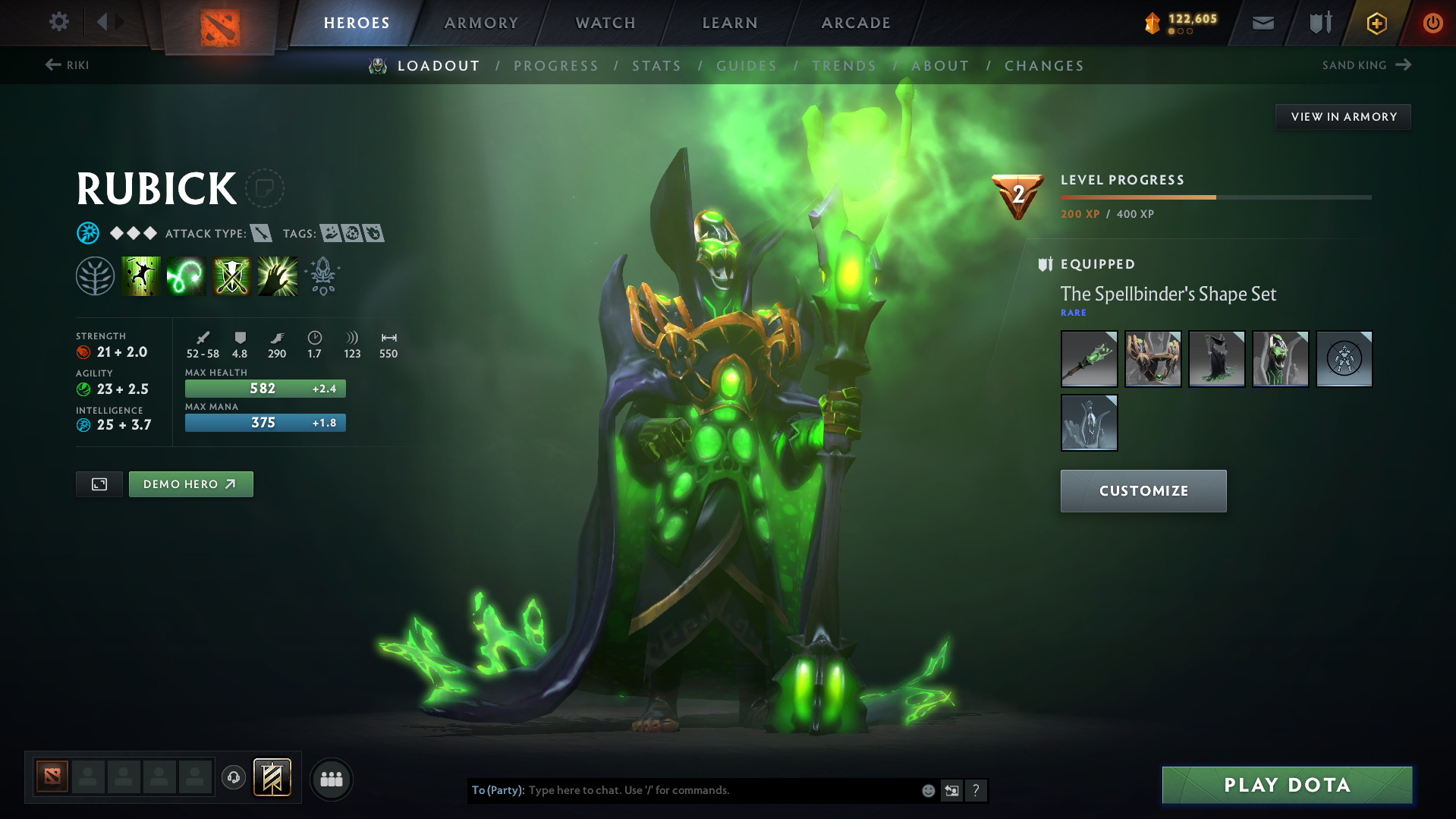Select the Spell Steal ability icon
This screenshot has width=1456, height=819.
point(277,276)
